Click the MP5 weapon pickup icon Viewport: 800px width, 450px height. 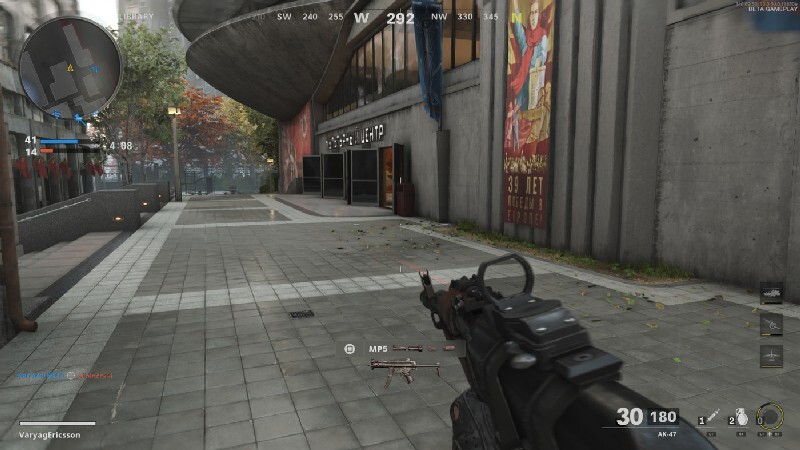(x=404, y=368)
